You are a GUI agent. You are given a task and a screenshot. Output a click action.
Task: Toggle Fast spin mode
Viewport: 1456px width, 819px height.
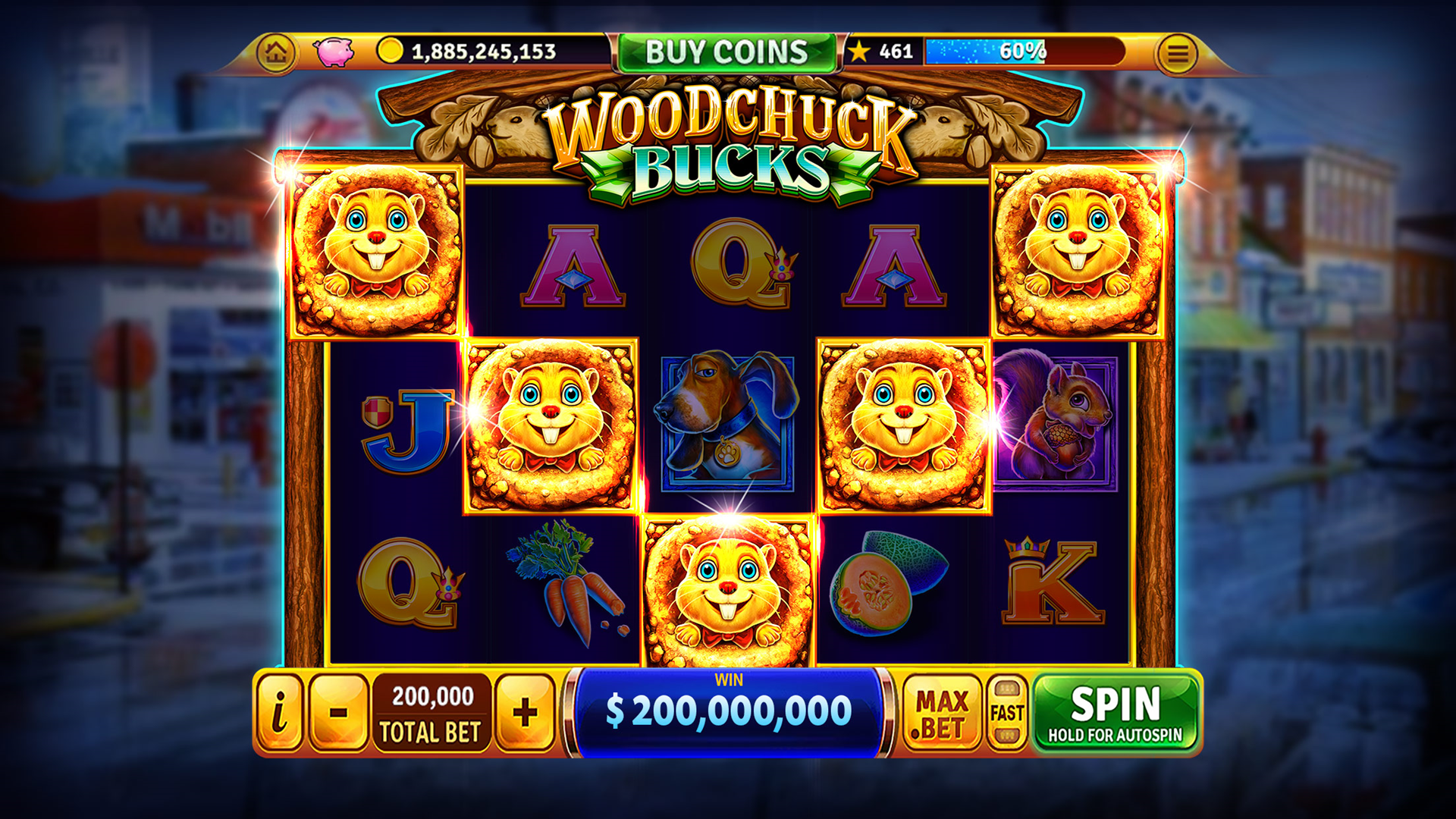[1007, 713]
